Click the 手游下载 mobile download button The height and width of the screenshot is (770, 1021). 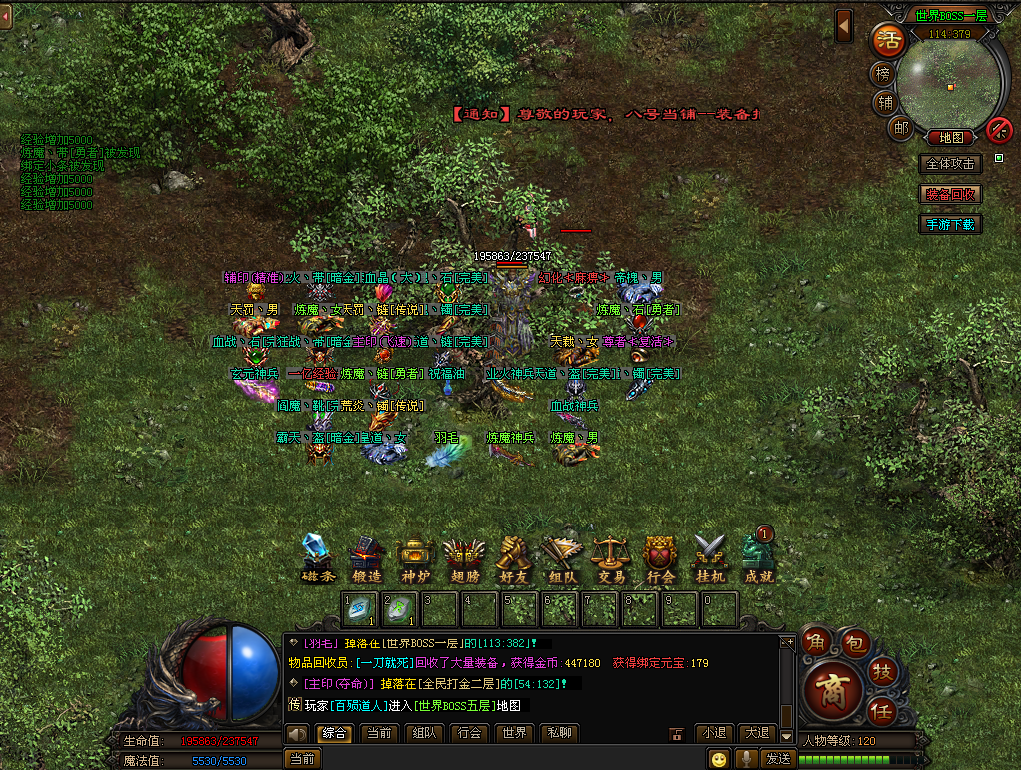click(x=950, y=224)
